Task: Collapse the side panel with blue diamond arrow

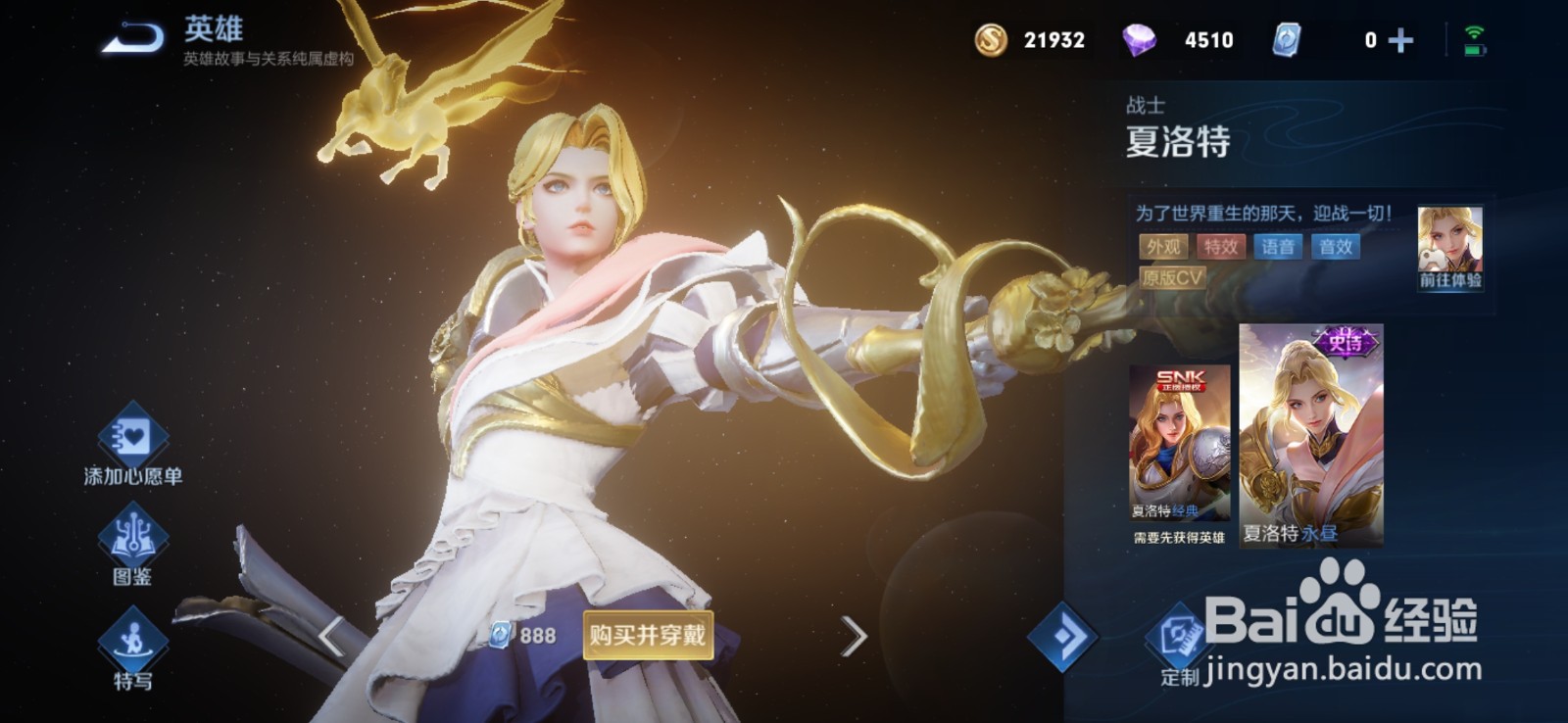Action: [1063, 637]
